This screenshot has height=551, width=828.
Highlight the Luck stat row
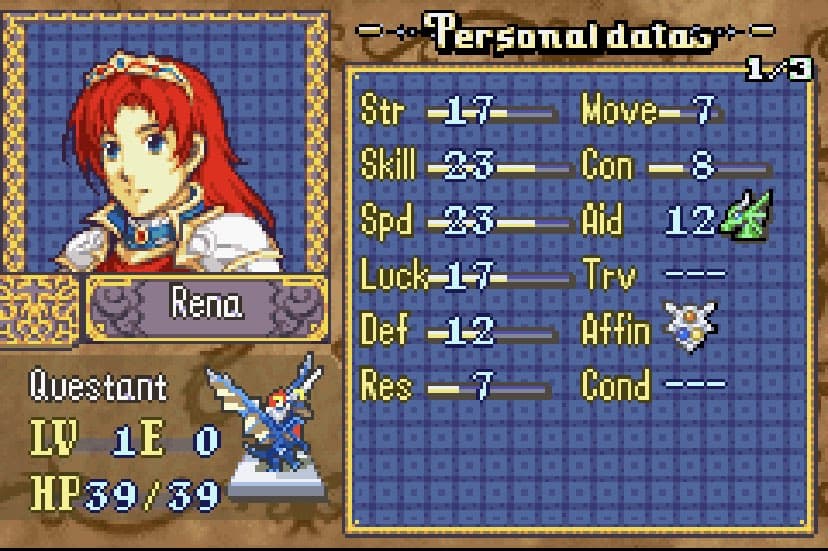[458, 276]
